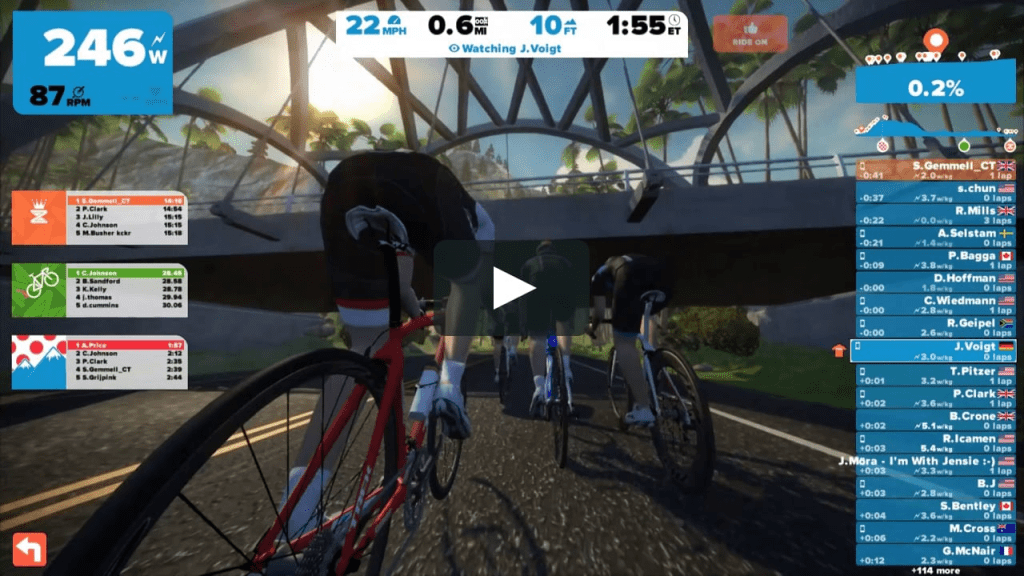Open the route minimap with the location pin
Viewport: 1024px width, 576px height.
[935, 42]
